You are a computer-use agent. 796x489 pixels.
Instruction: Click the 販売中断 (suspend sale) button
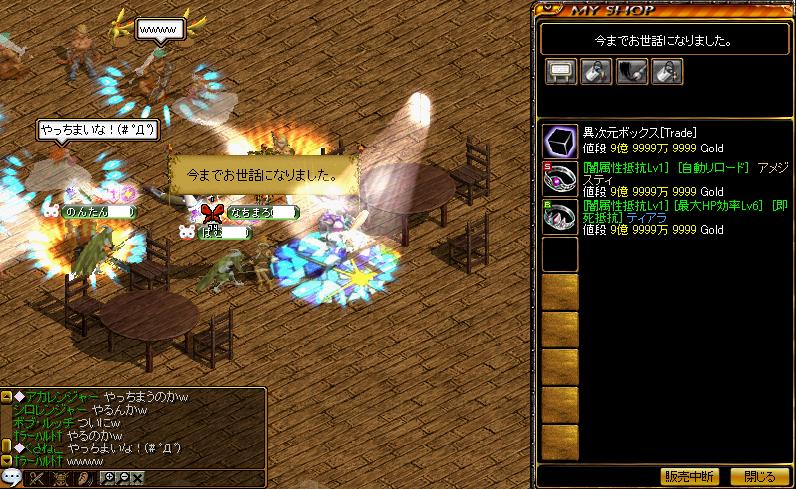pyautogui.click(x=690, y=476)
